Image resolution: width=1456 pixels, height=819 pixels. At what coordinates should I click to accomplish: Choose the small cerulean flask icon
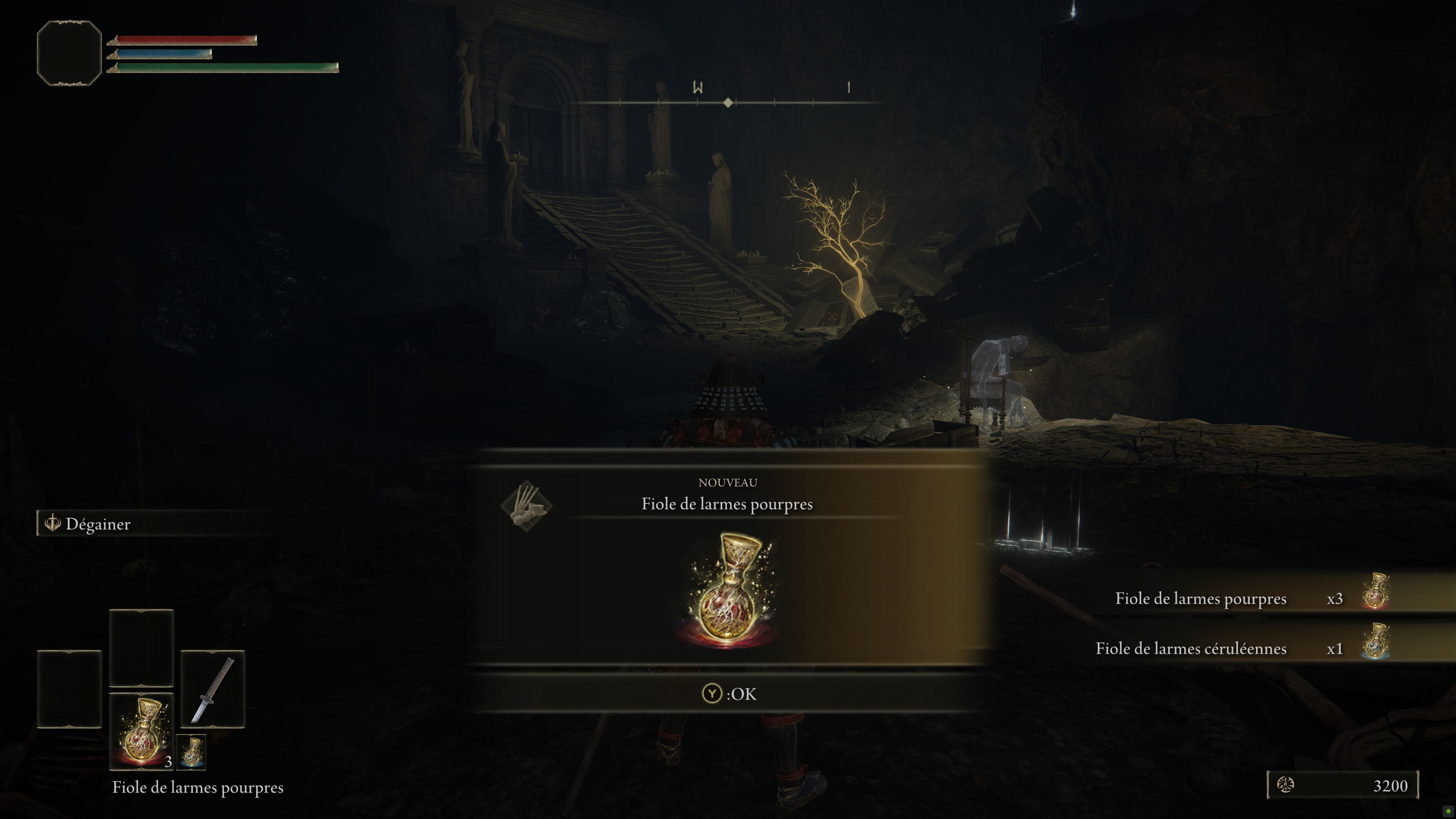(191, 752)
